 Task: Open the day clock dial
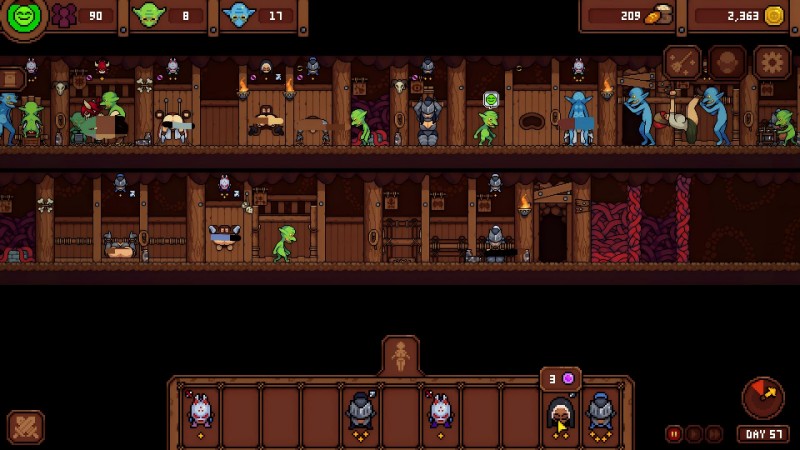pyautogui.click(x=763, y=398)
